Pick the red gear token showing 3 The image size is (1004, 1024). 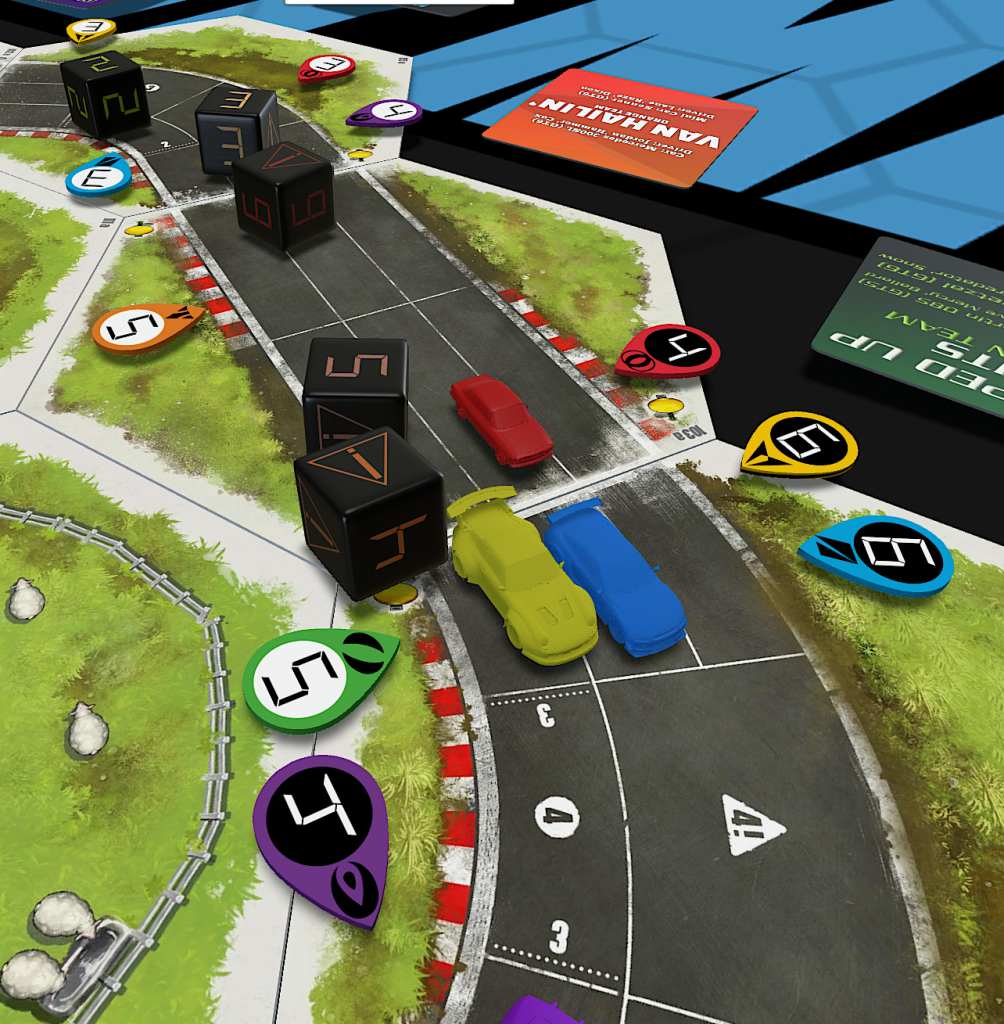coord(326,68)
